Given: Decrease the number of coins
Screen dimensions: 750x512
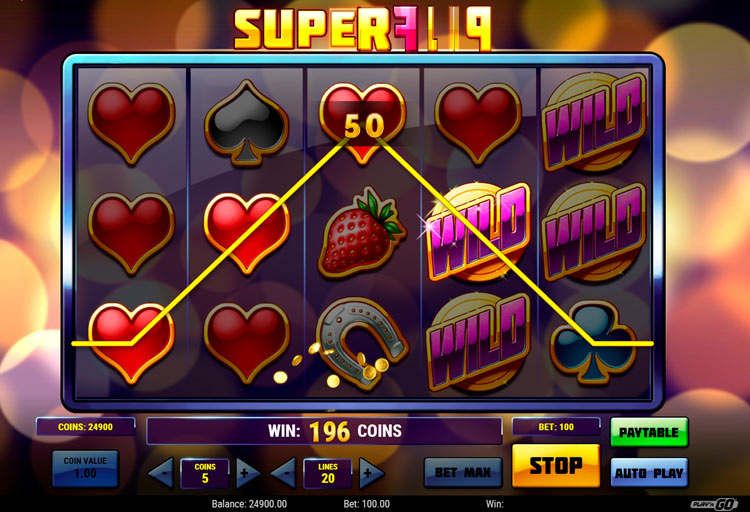Looking at the screenshot, I should (161, 472).
